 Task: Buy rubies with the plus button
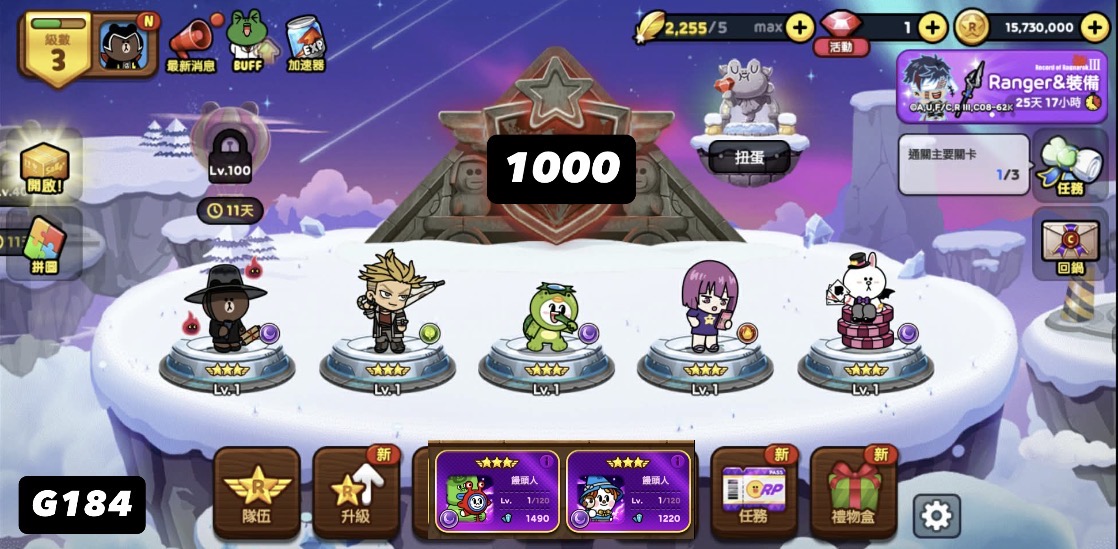[x=932, y=28]
